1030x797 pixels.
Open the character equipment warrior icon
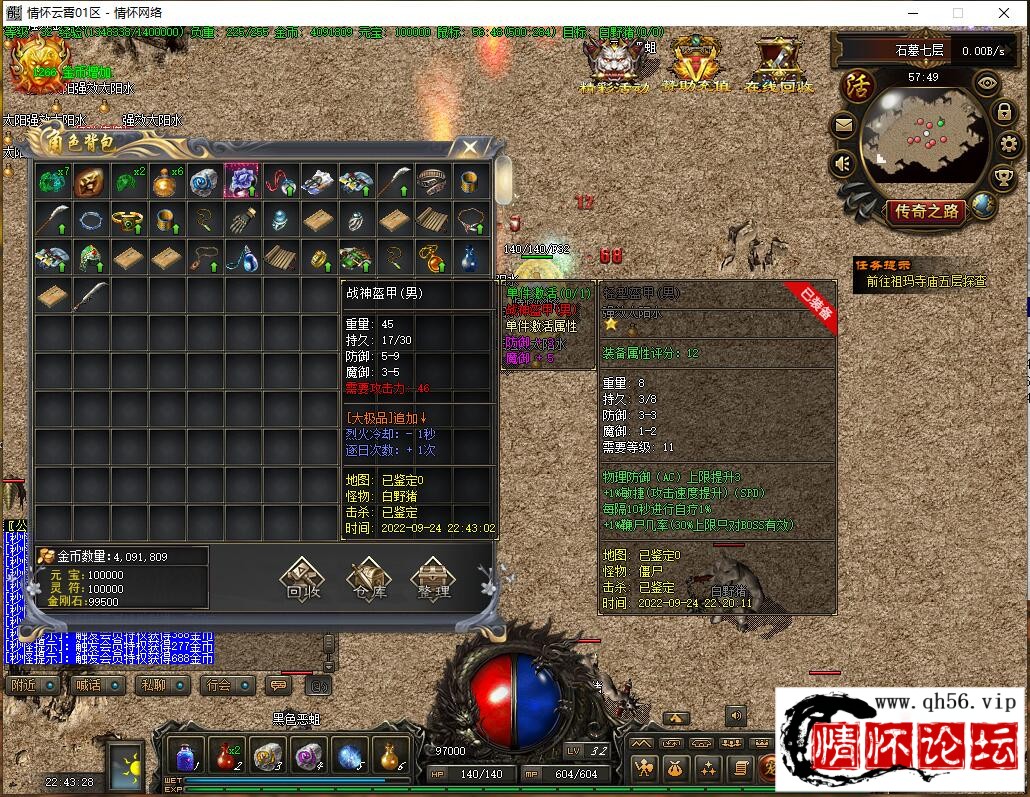[x=646, y=768]
